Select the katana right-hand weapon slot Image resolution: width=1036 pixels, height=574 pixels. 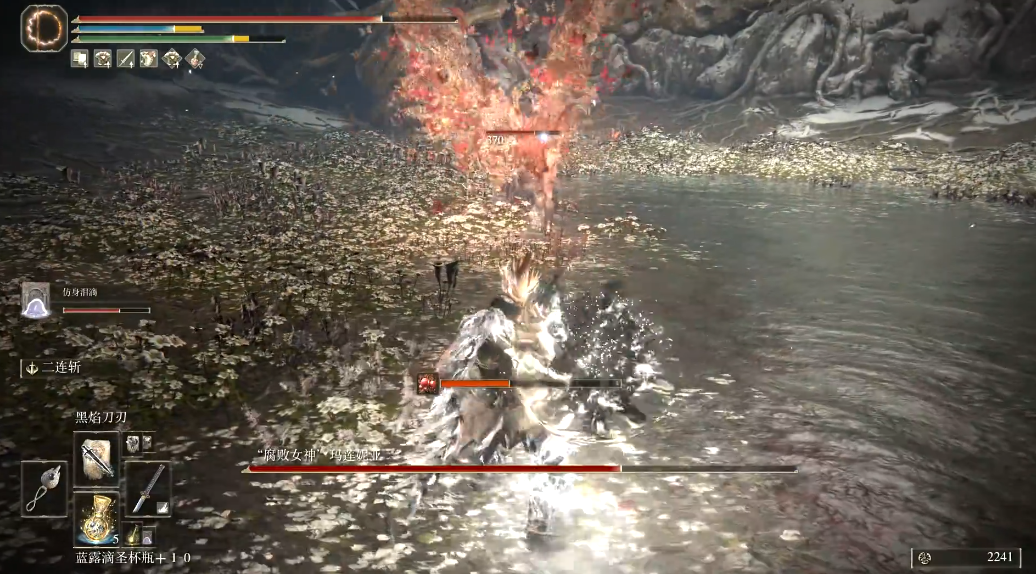coord(148,489)
